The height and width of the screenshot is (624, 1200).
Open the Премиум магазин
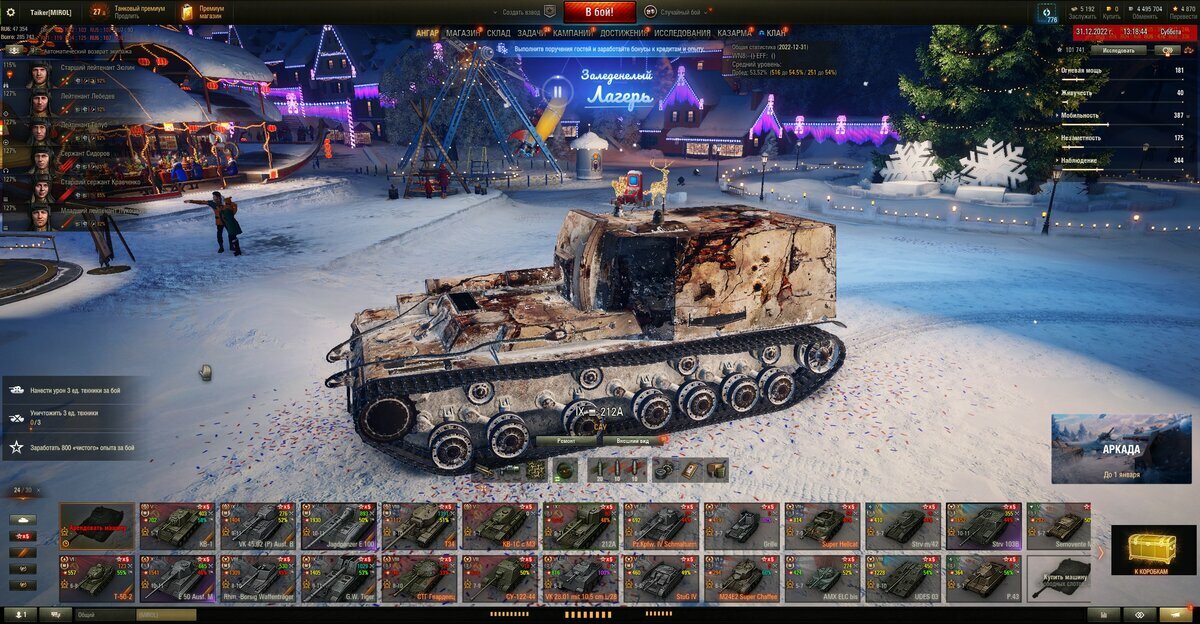pos(203,12)
